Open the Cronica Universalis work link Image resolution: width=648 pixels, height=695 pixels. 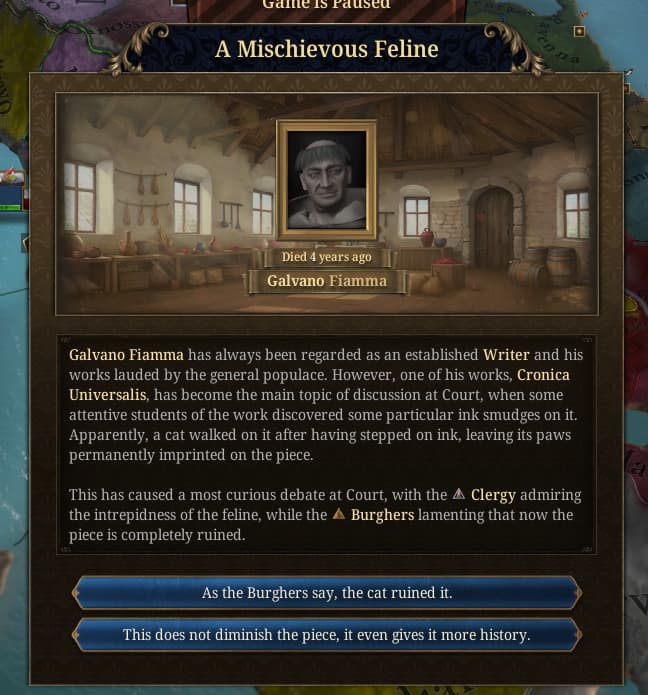tap(543, 375)
